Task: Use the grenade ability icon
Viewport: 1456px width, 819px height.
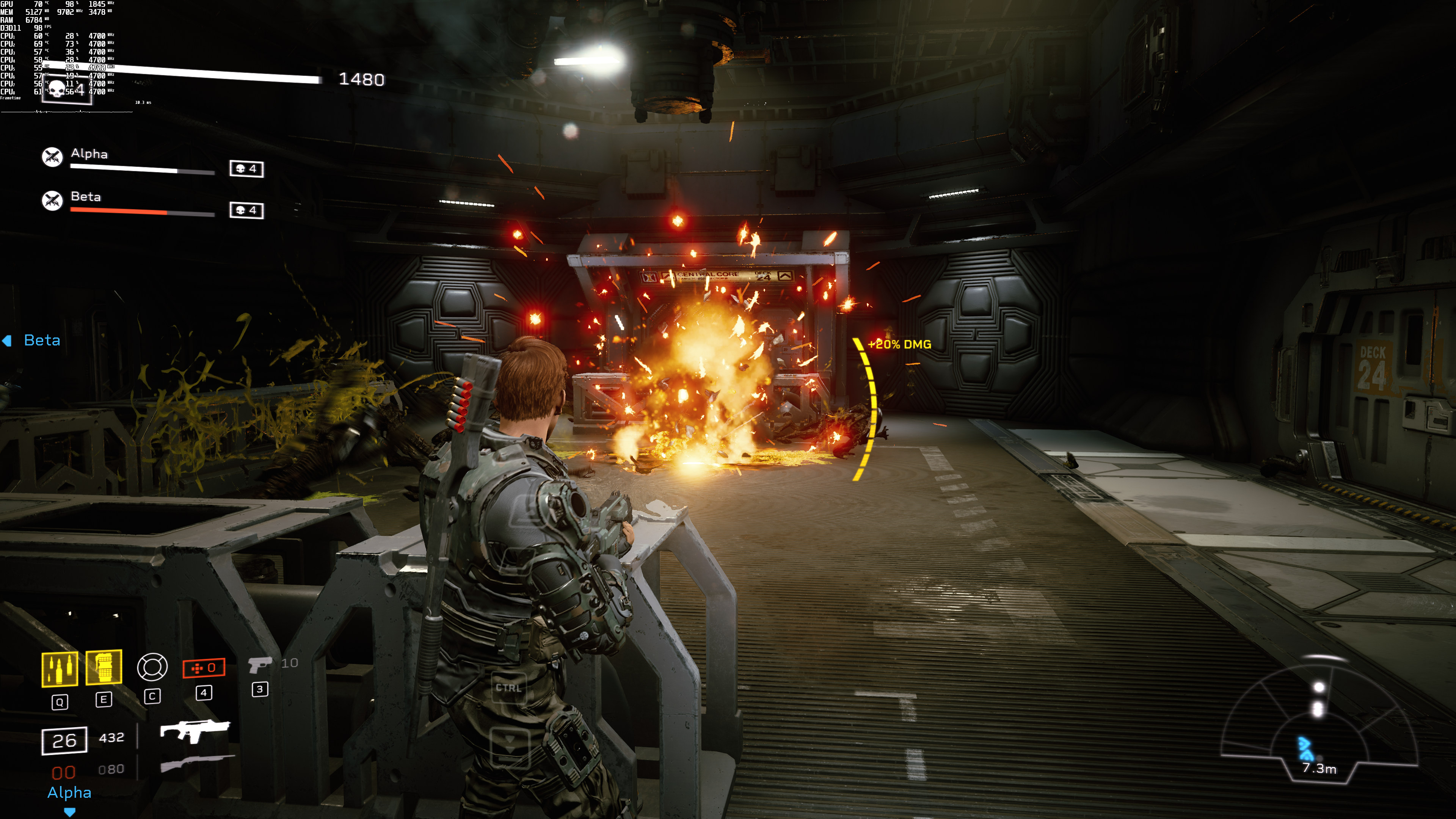Action: pyautogui.click(x=104, y=667)
